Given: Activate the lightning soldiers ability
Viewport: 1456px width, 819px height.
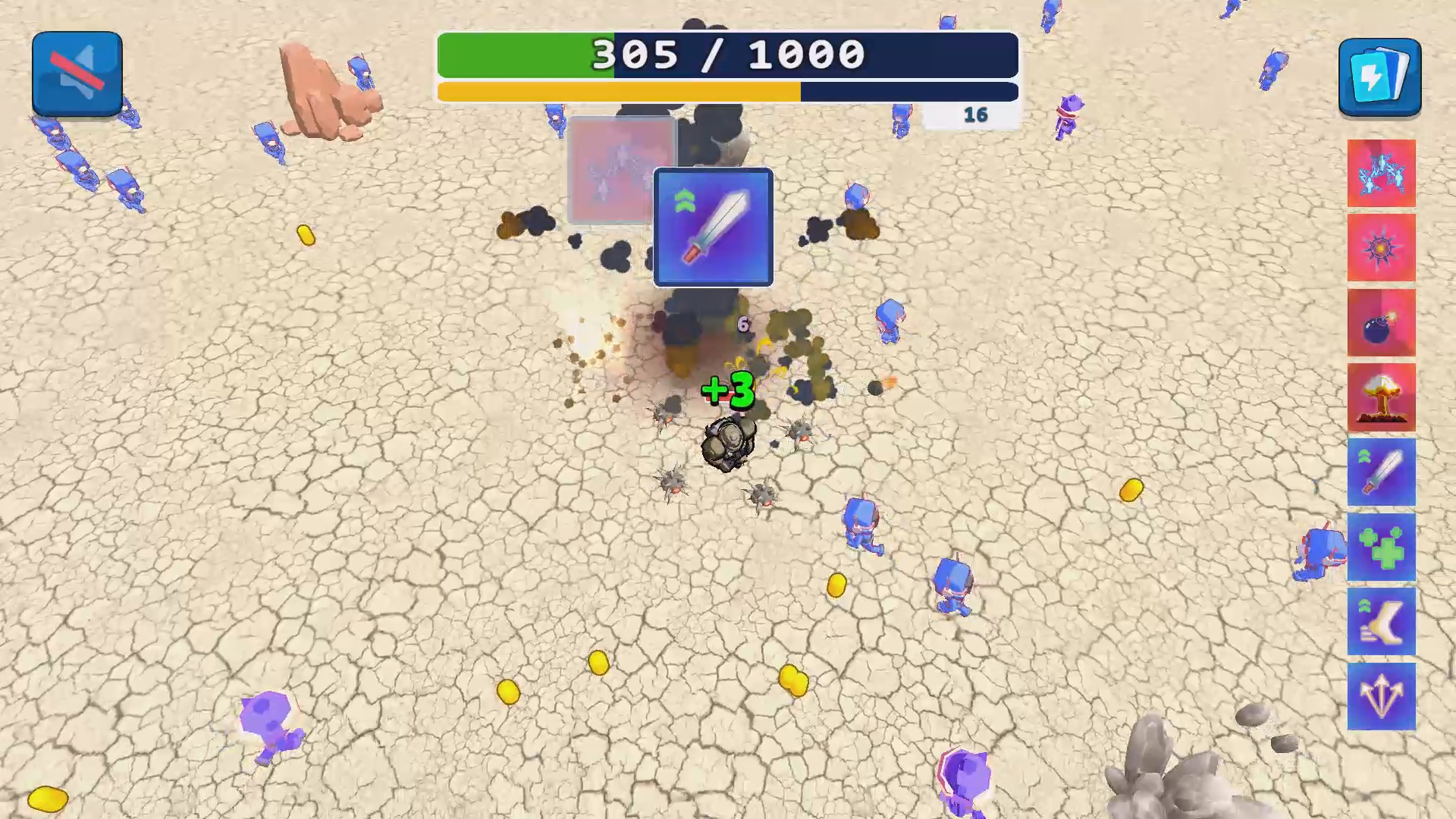Looking at the screenshot, I should [x=1381, y=173].
